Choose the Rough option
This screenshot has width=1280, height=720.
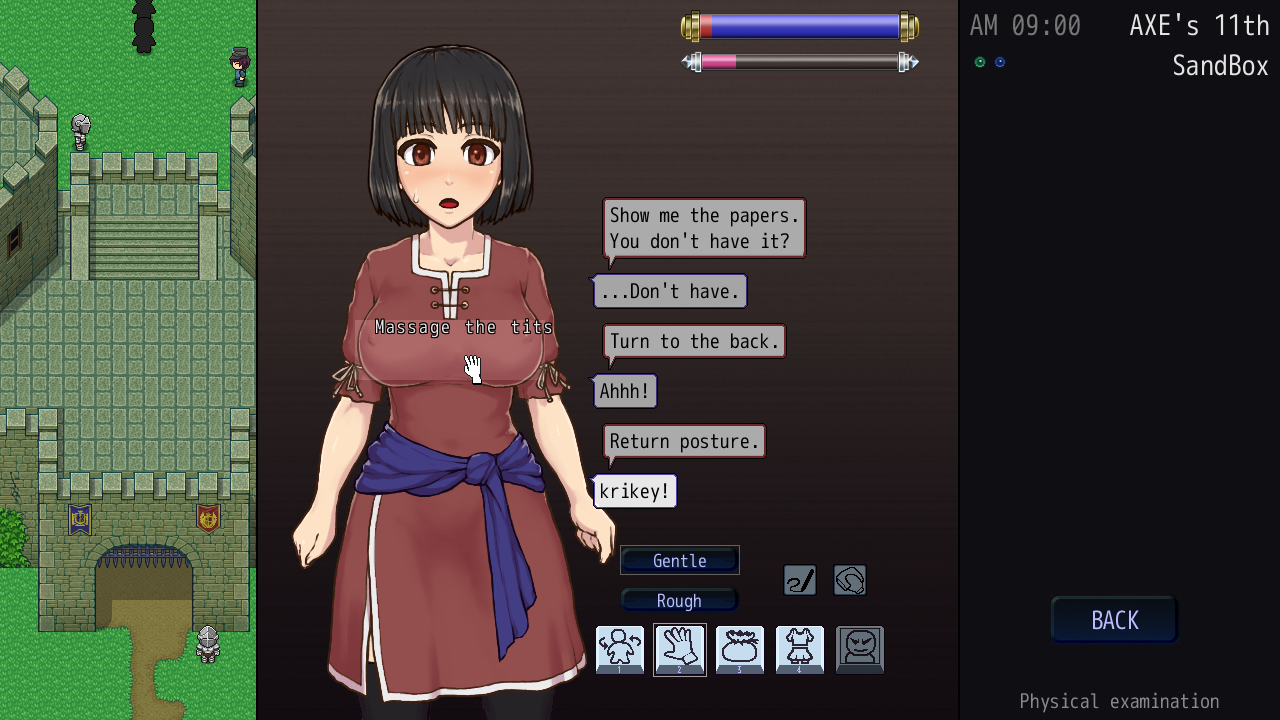point(680,601)
